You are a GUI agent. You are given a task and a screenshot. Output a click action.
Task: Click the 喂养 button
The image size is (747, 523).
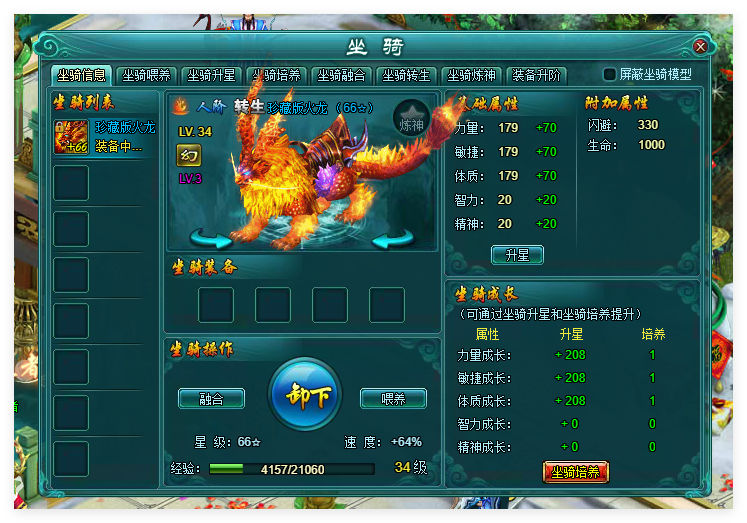coord(393,398)
